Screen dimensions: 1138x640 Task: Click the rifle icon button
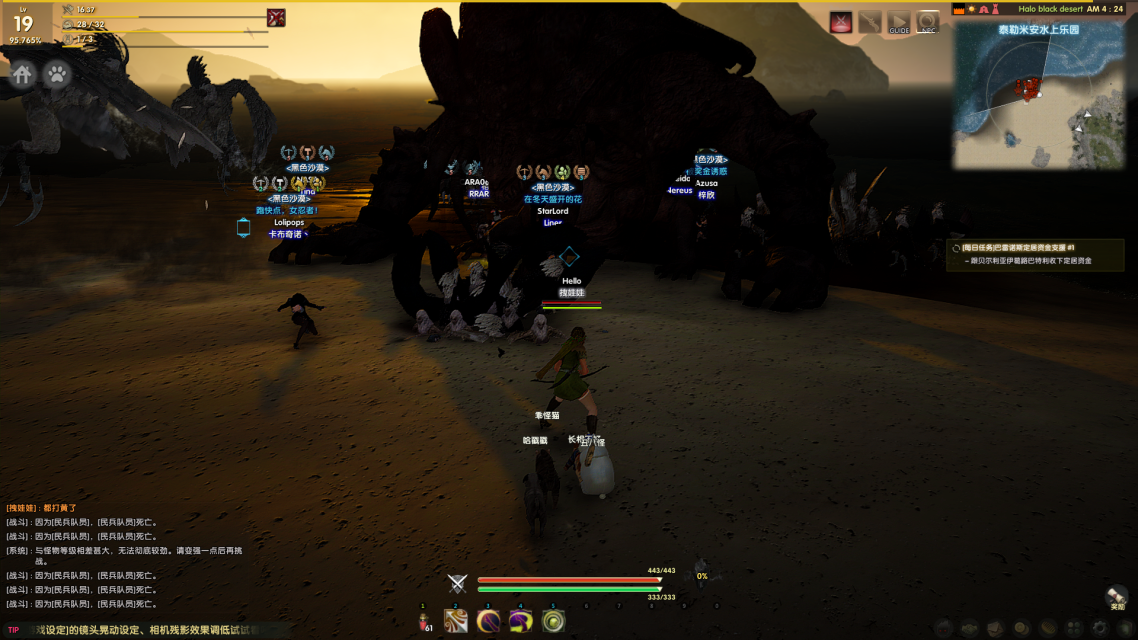click(870, 22)
